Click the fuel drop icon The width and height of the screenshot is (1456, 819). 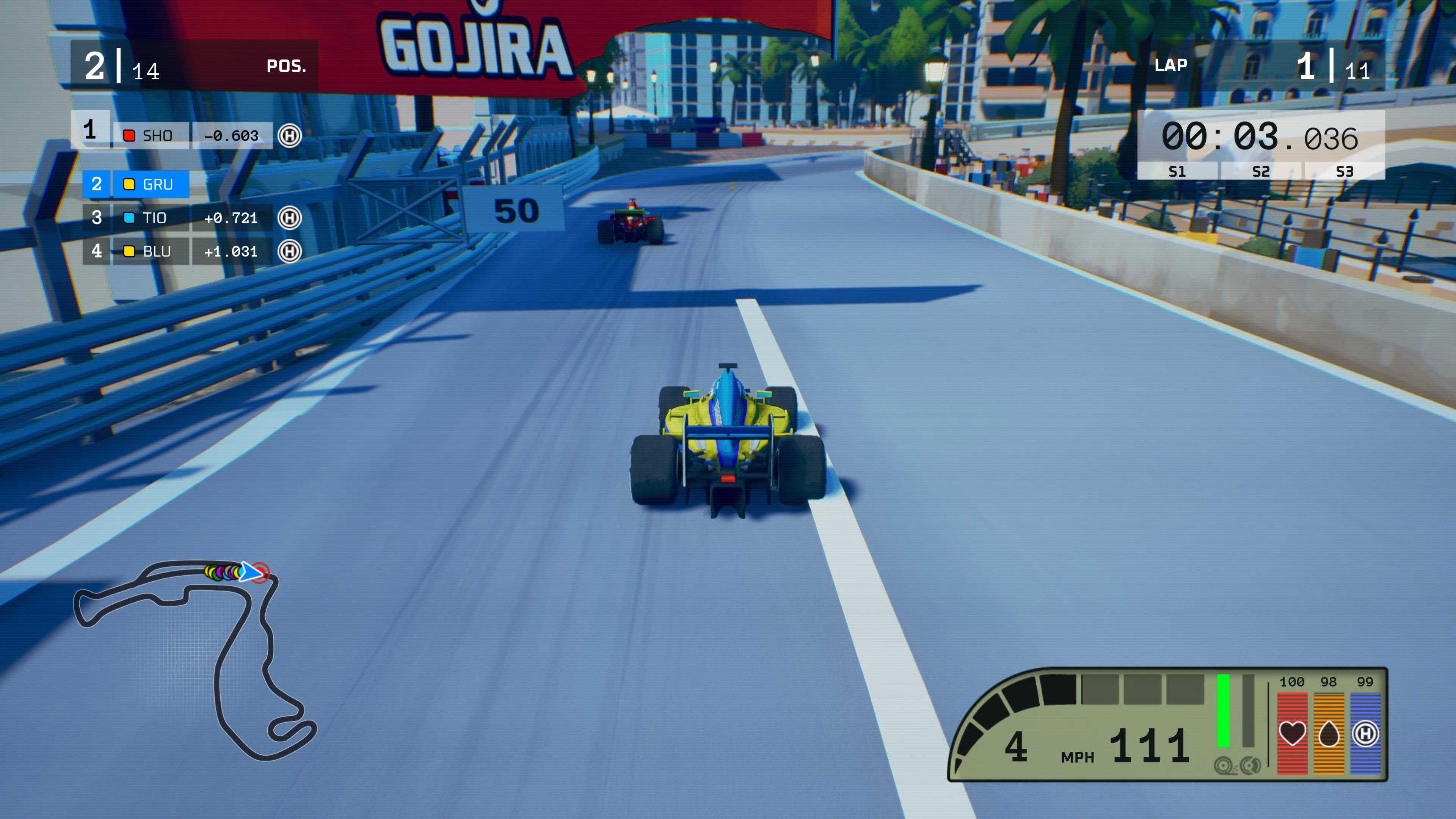tap(1329, 734)
